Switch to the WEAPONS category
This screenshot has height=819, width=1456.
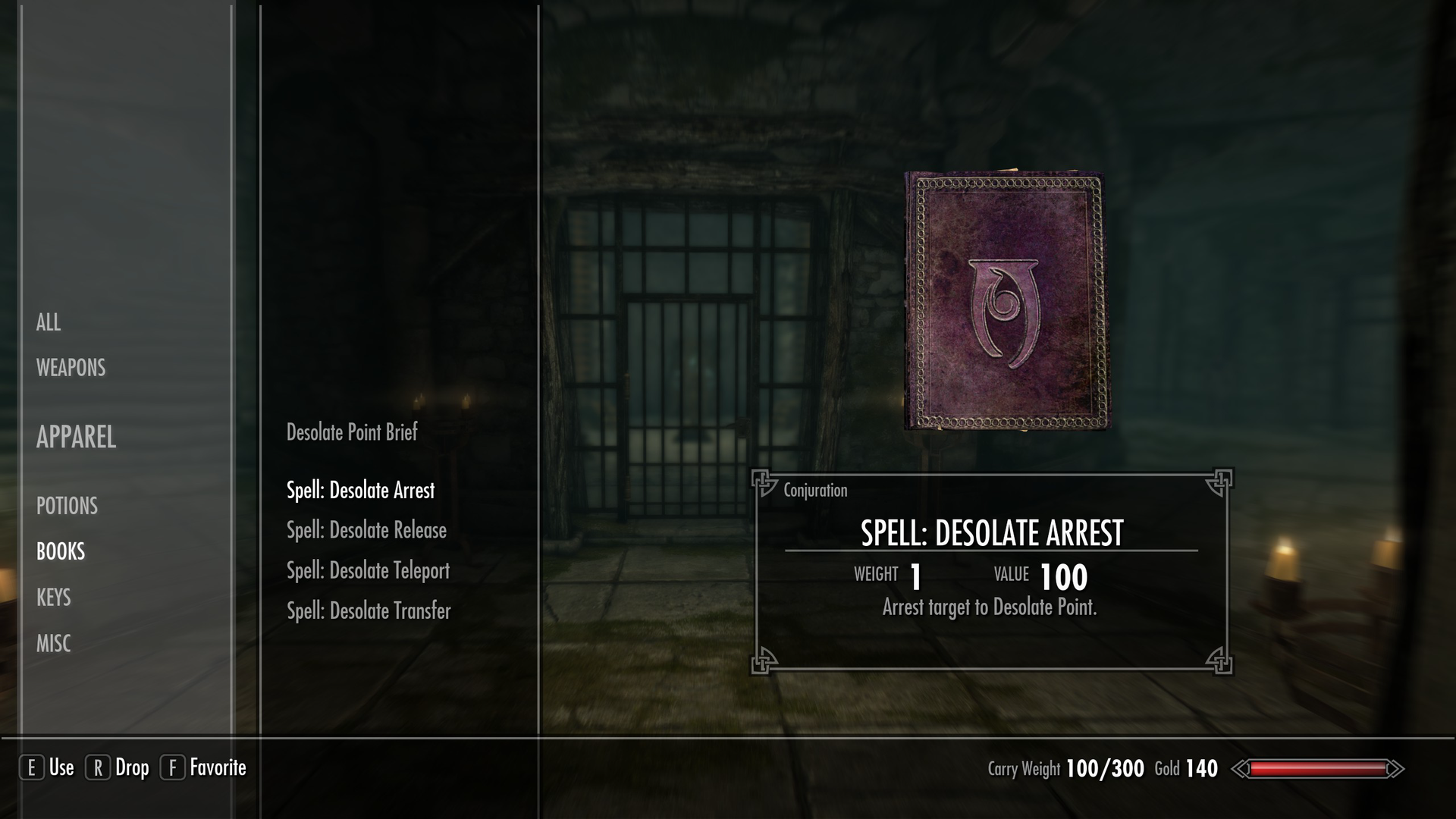[x=70, y=368]
